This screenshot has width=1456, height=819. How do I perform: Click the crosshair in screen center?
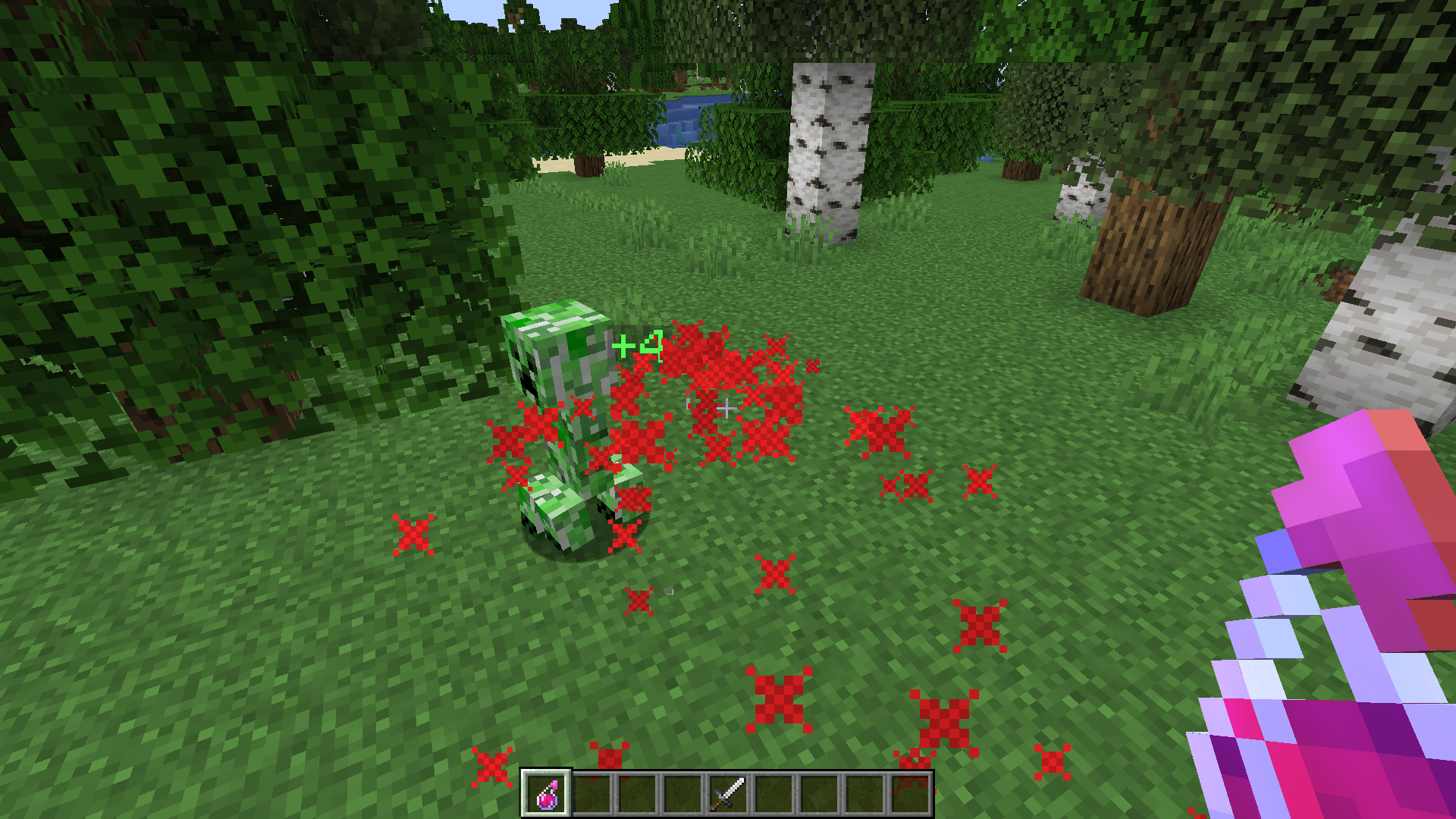click(728, 407)
